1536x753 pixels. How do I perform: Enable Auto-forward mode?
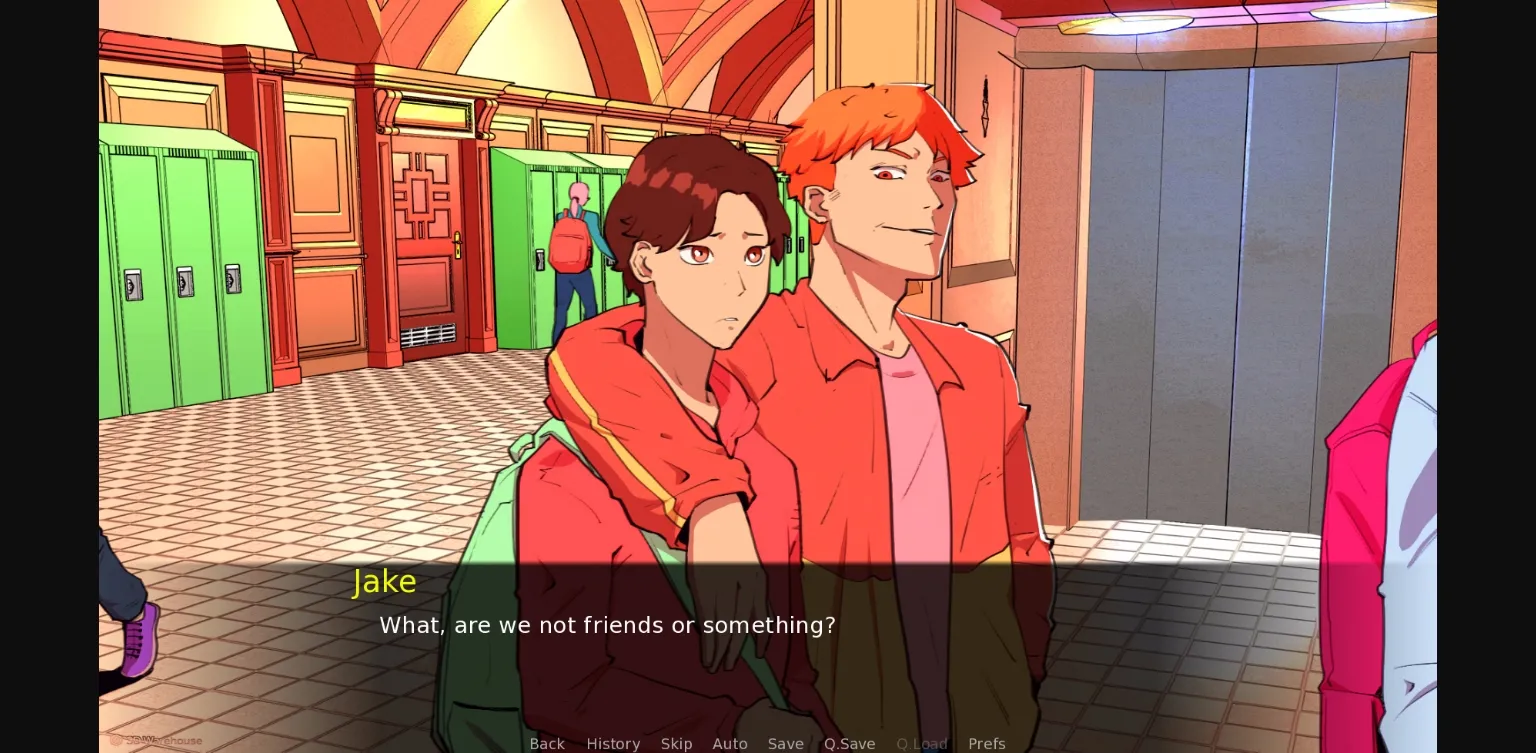coord(730,744)
